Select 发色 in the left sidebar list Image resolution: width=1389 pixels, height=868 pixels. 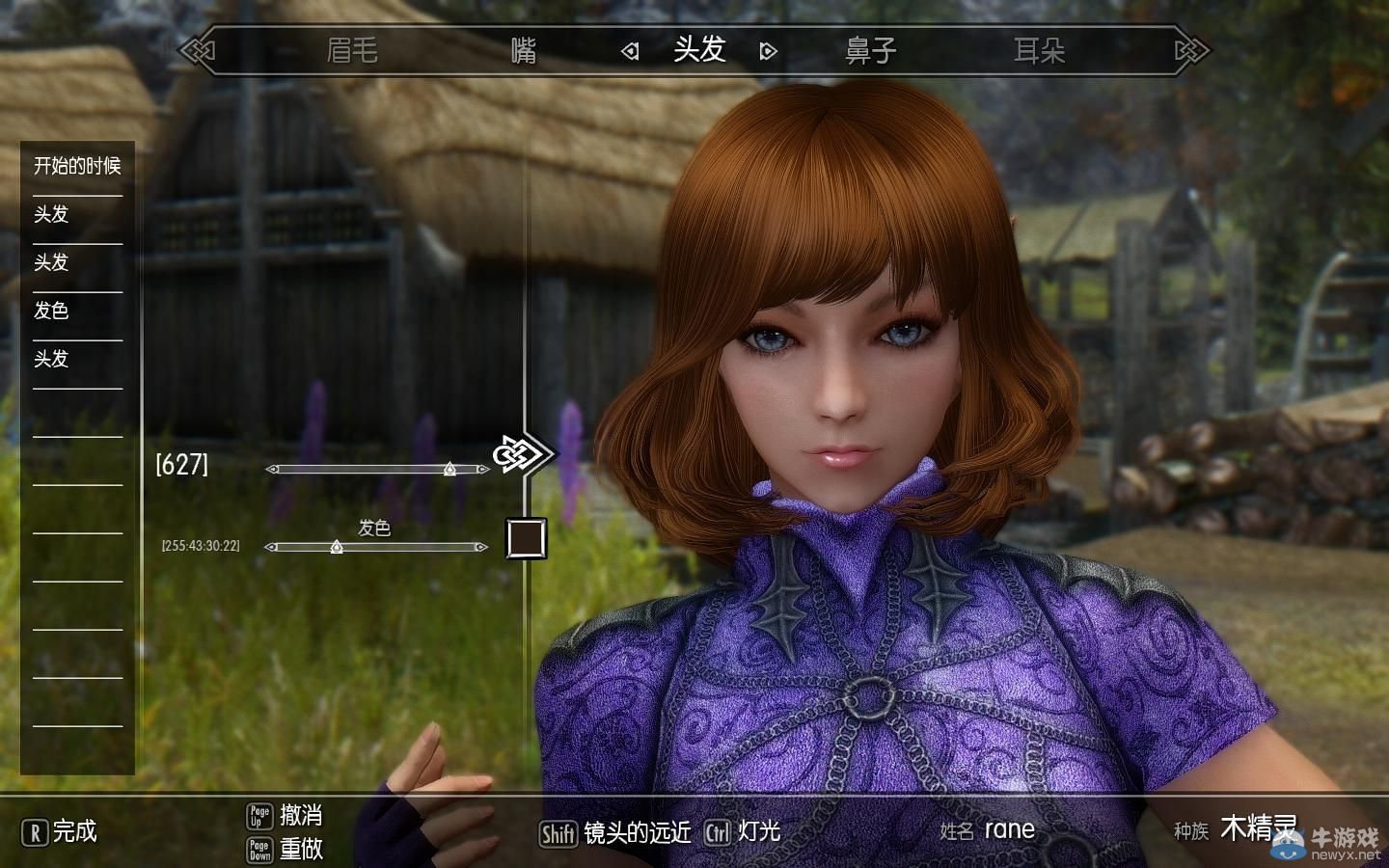coord(53,311)
